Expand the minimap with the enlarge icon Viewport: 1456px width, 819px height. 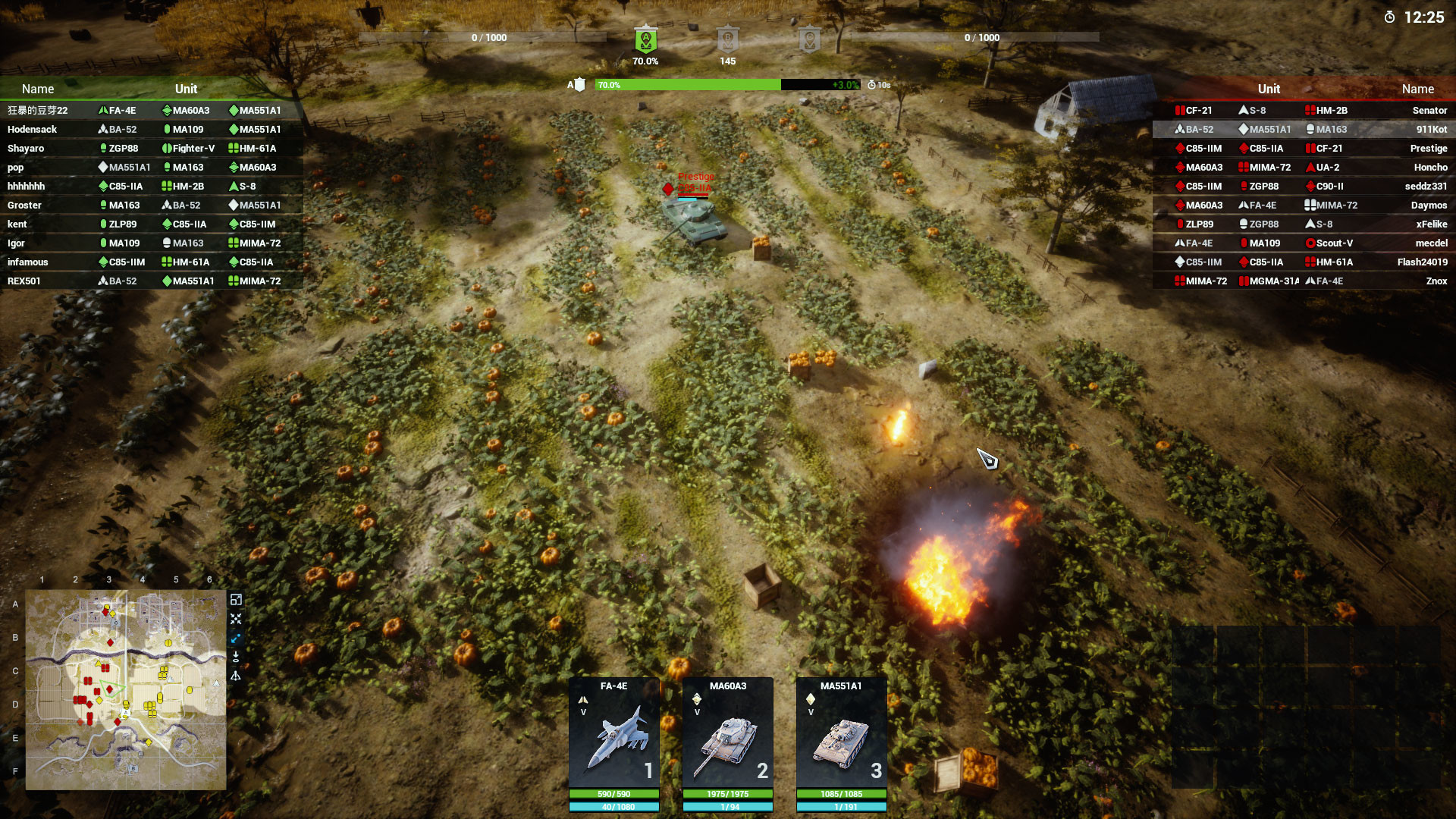pyautogui.click(x=236, y=600)
